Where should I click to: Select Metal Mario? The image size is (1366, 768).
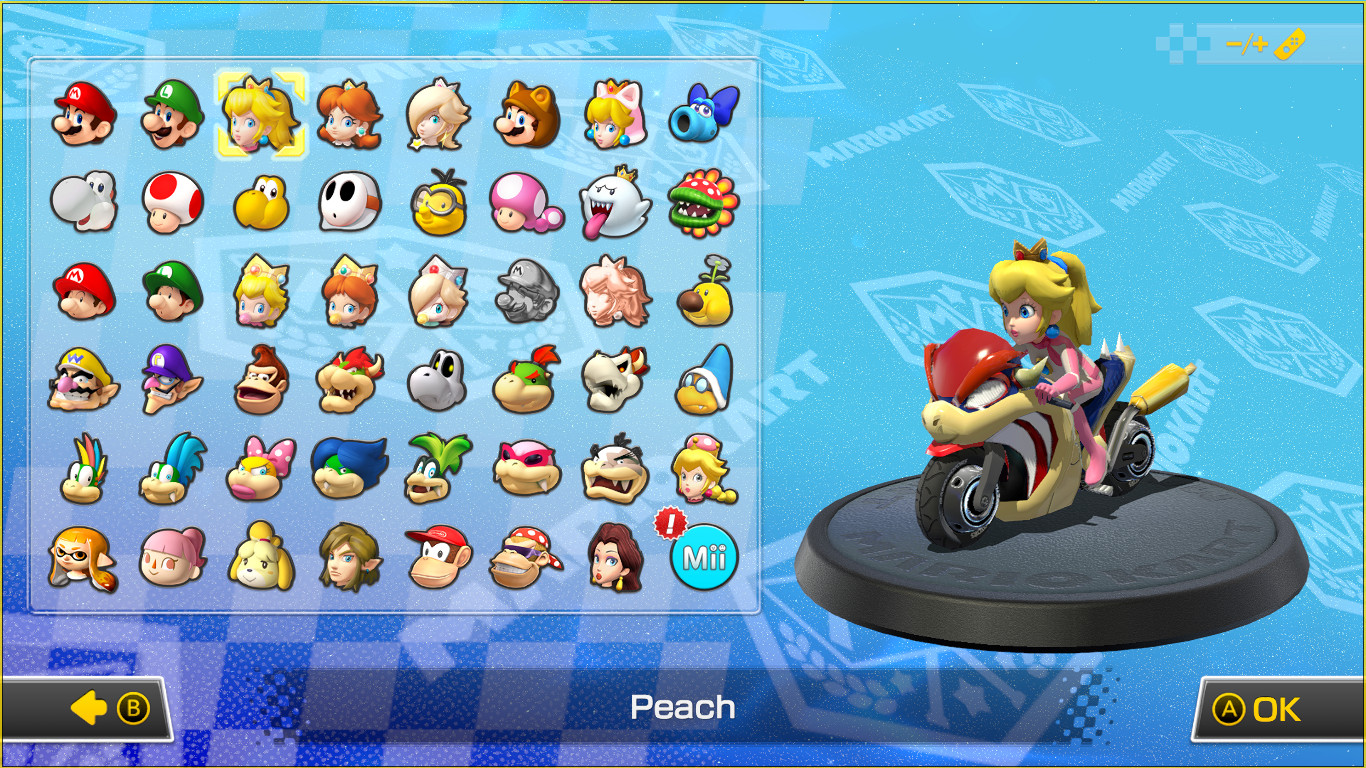525,290
